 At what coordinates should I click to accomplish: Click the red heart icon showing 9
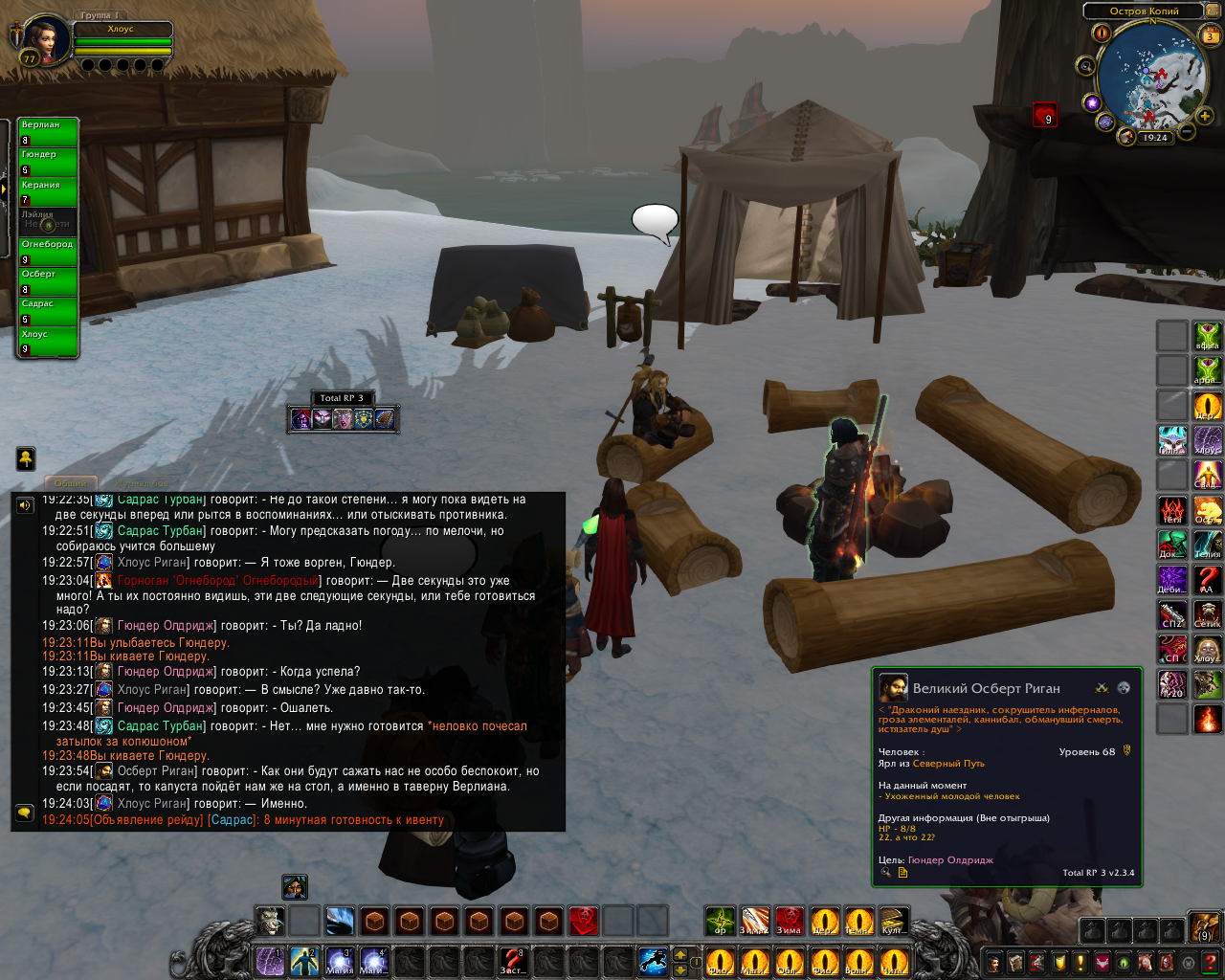pyautogui.click(x=1044, y=116)
